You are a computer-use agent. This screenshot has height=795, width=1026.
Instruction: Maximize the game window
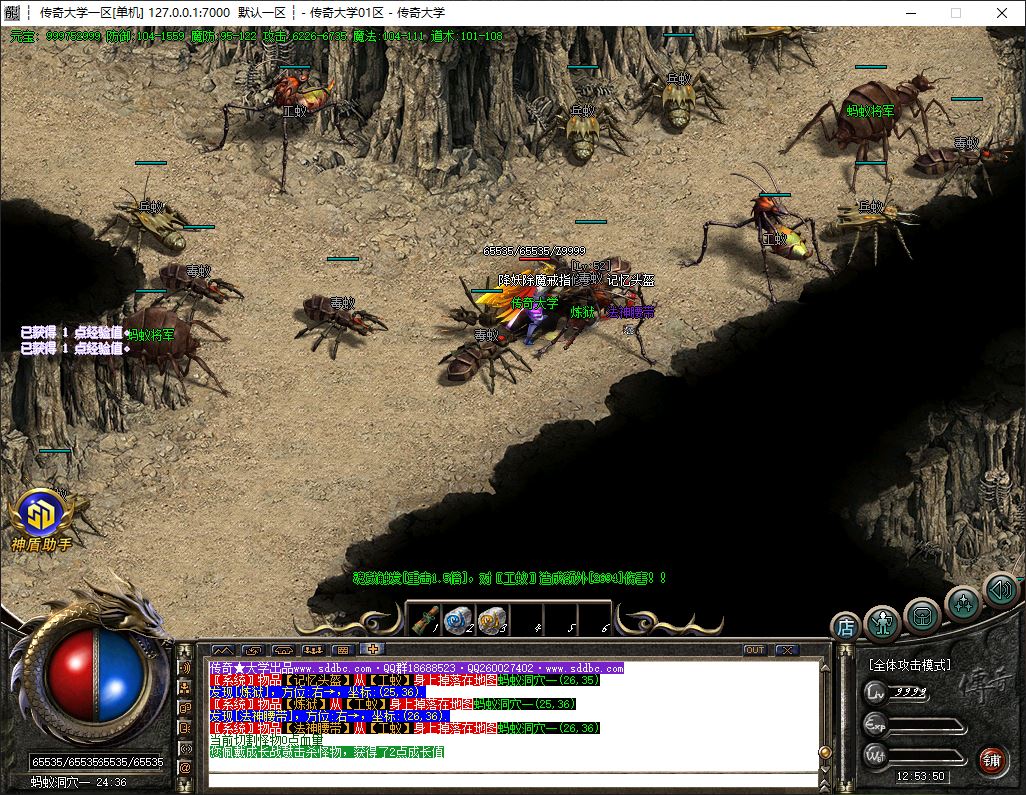(x=955, y=13)
